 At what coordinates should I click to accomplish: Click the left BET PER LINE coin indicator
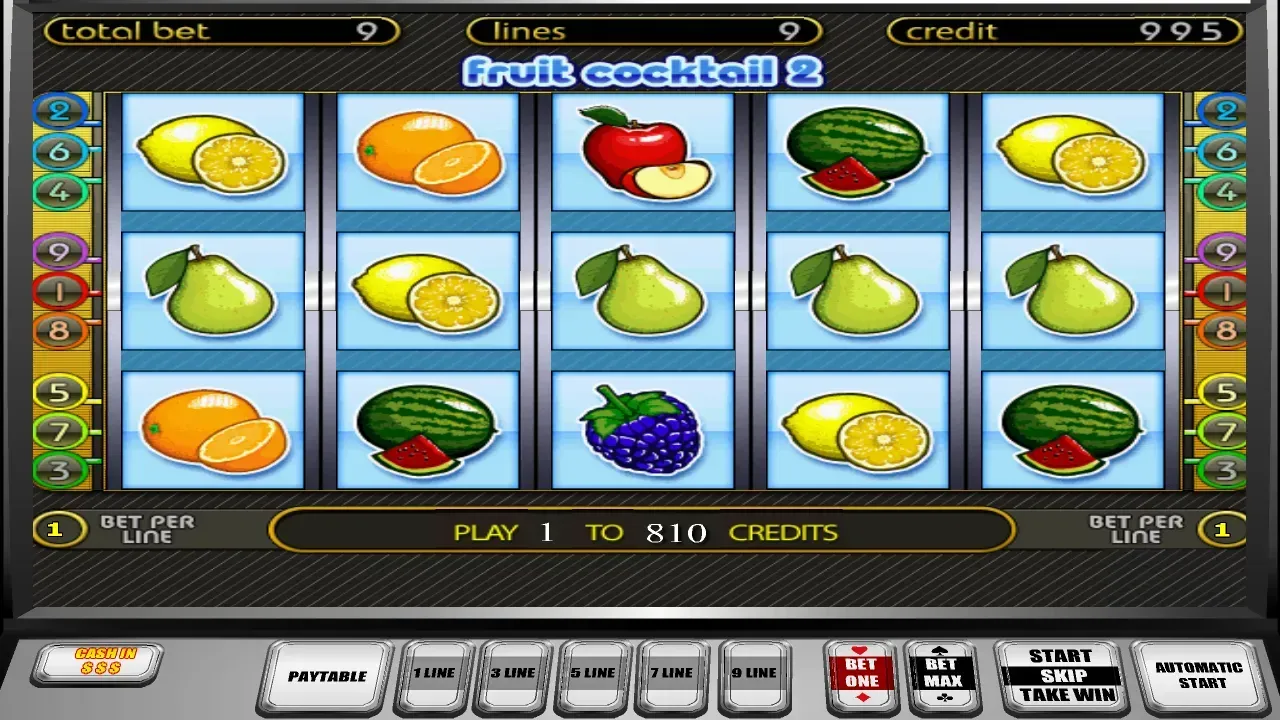pyautogui.click(x=60, y=528)
